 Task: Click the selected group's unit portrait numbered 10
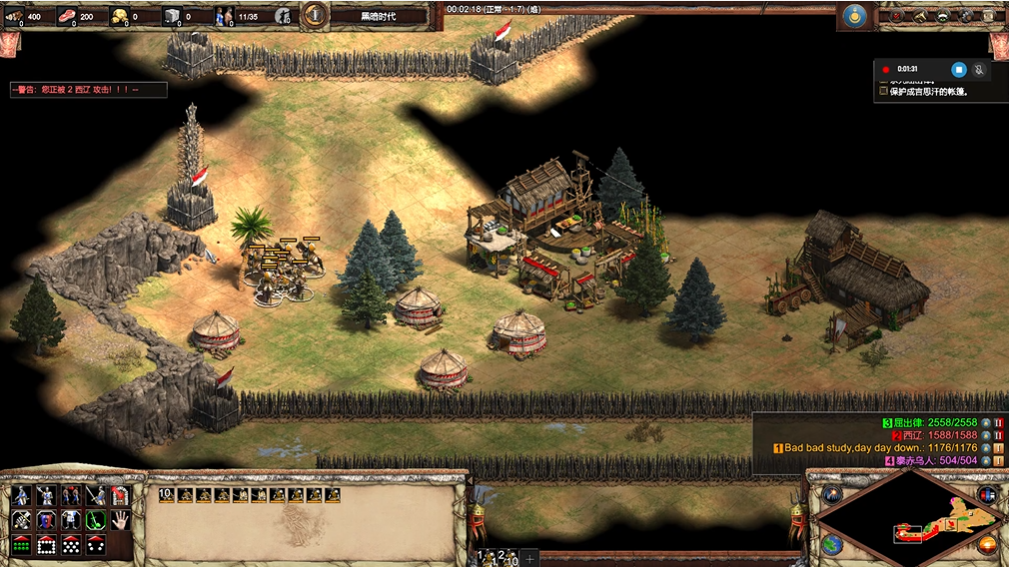[x=166, y=495]
